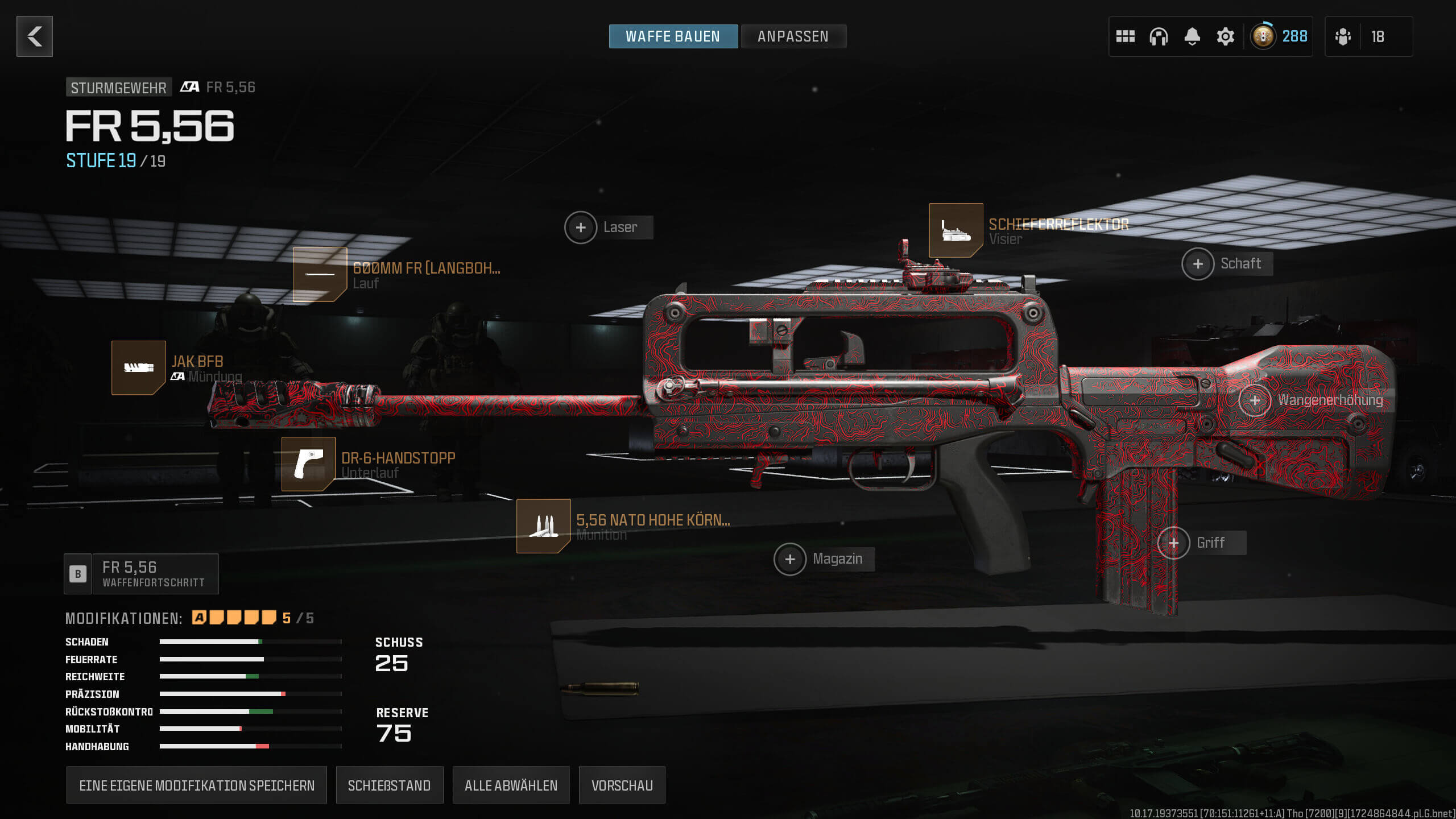This screenshot has width=1456, height=819.
Task: Add a Schaft attachment
Action: [x=1198, y=264]
